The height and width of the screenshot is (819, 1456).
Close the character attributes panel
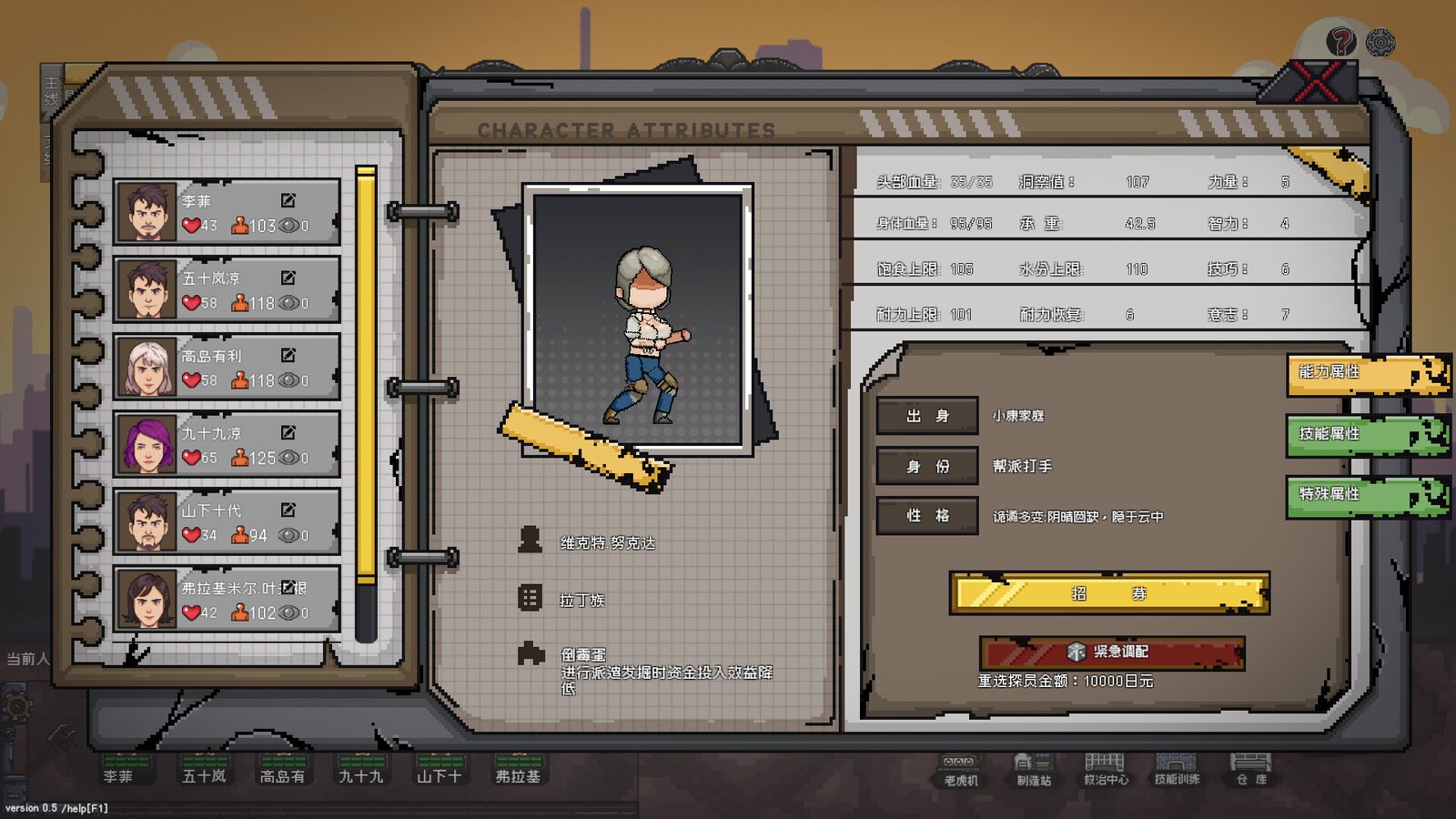click(1316, 83)
